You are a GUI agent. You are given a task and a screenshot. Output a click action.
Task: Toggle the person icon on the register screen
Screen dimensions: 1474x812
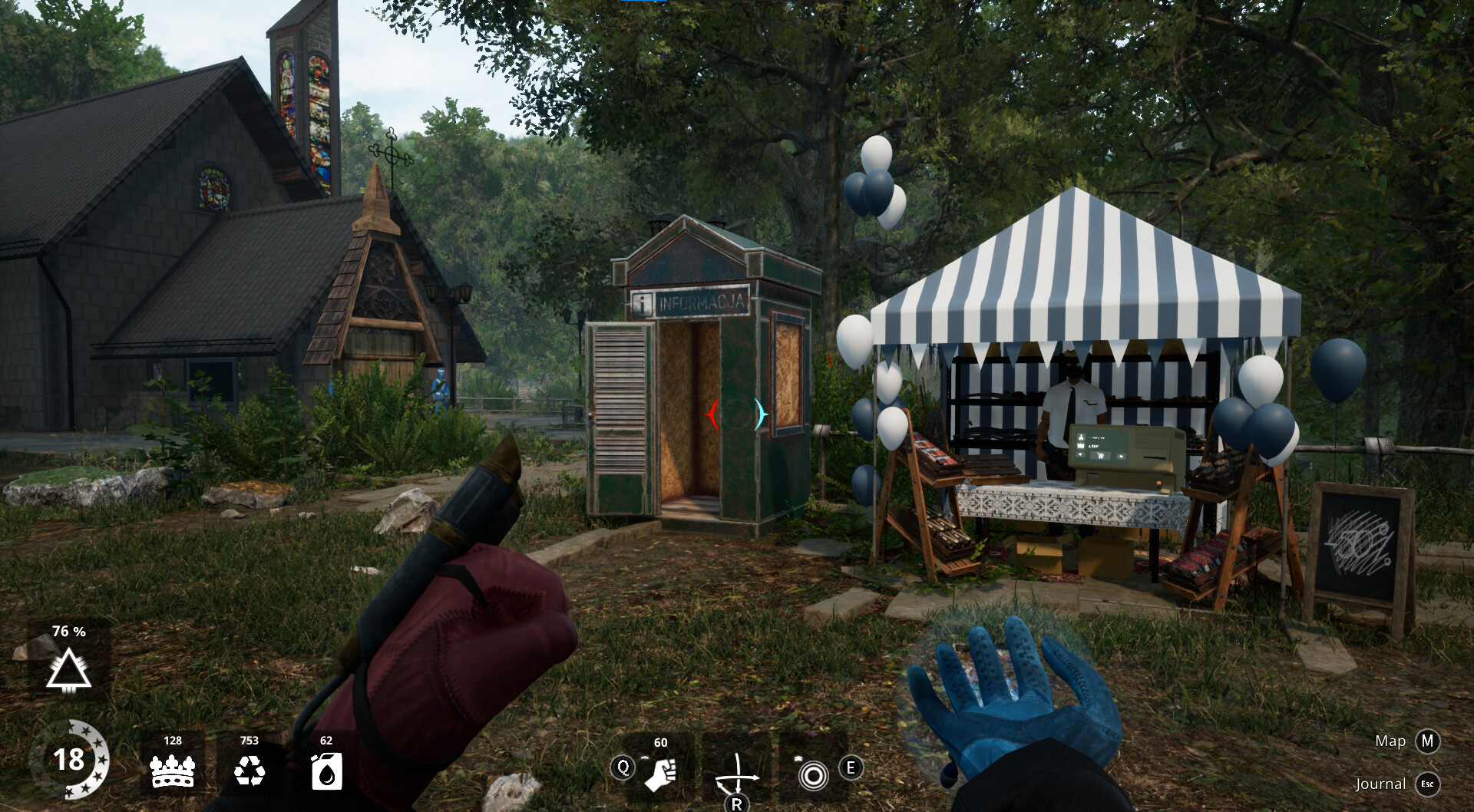tap(1082, 437)
